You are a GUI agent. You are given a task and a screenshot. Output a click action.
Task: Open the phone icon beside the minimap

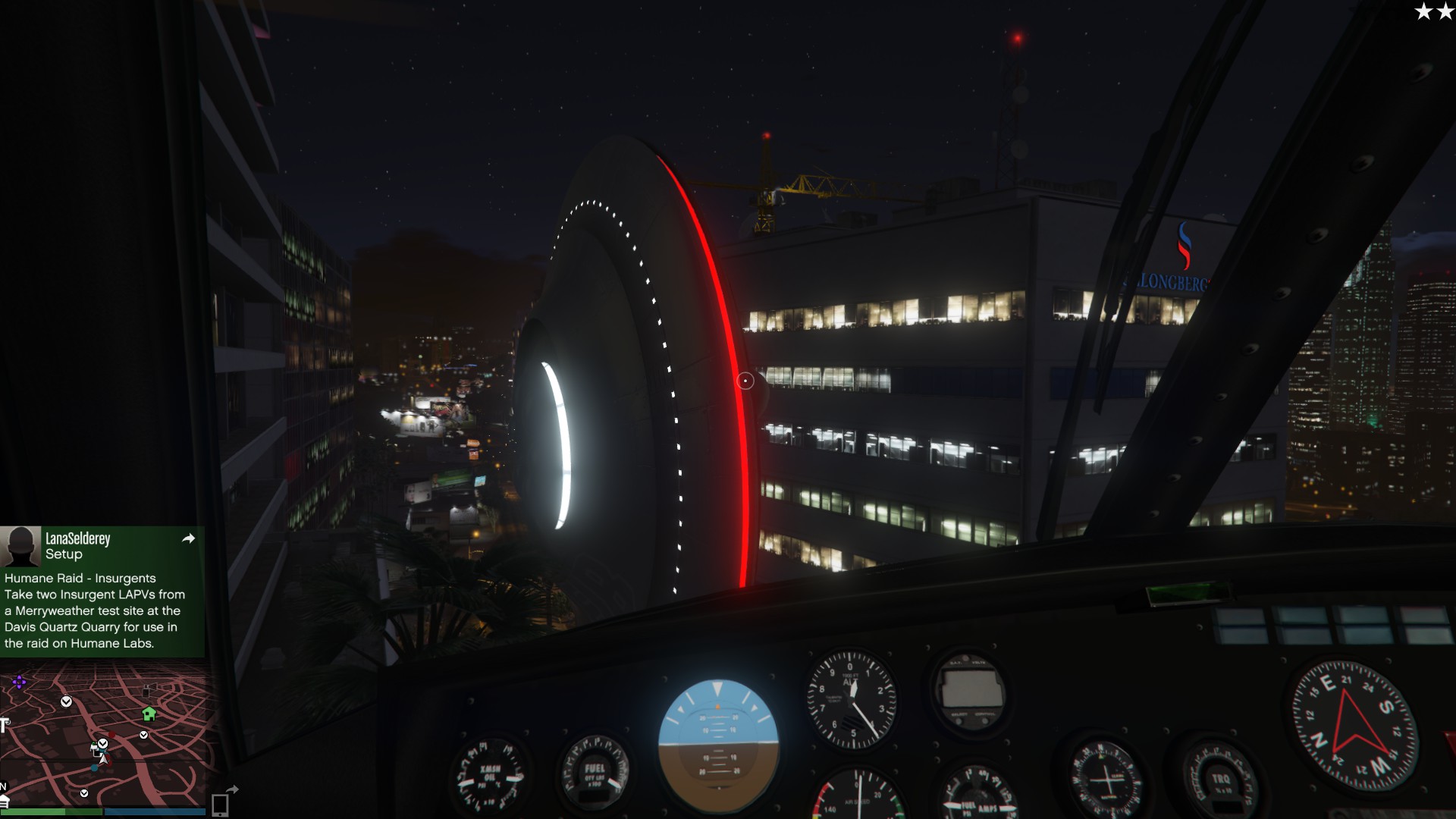click(220, 804)
